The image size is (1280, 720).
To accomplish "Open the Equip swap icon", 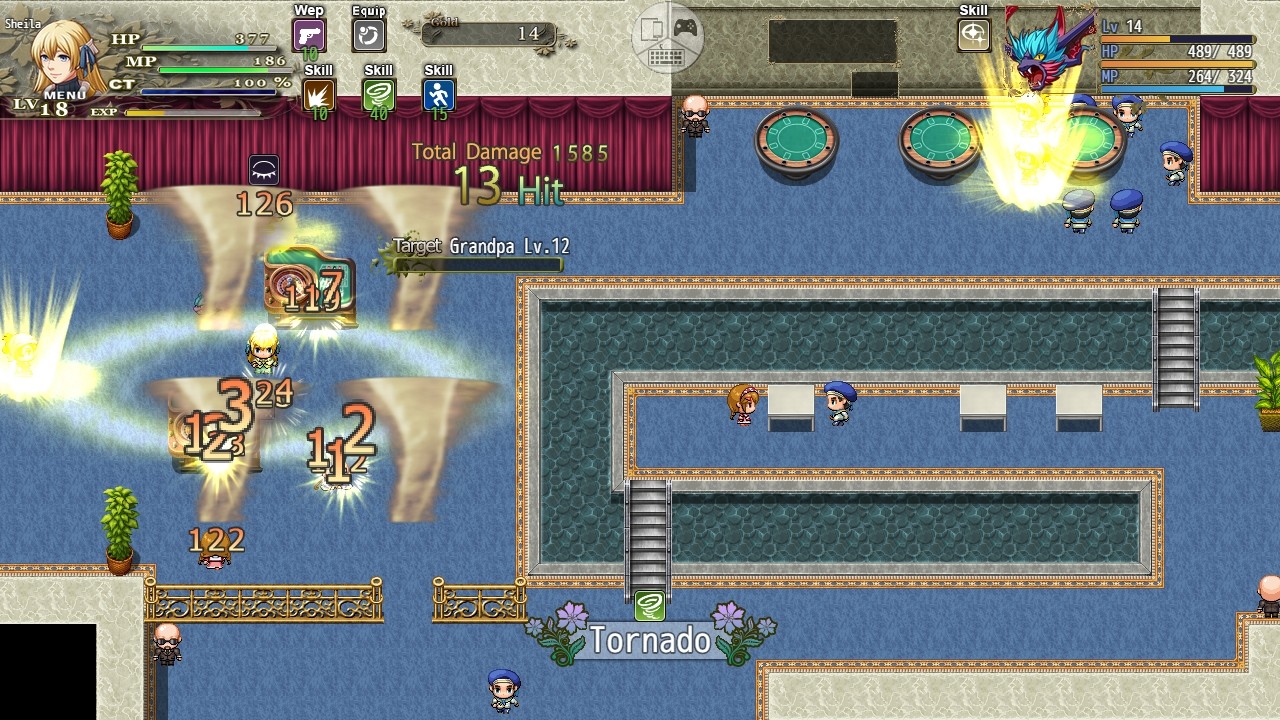I will pyautogui.click(x=368, y=35).
